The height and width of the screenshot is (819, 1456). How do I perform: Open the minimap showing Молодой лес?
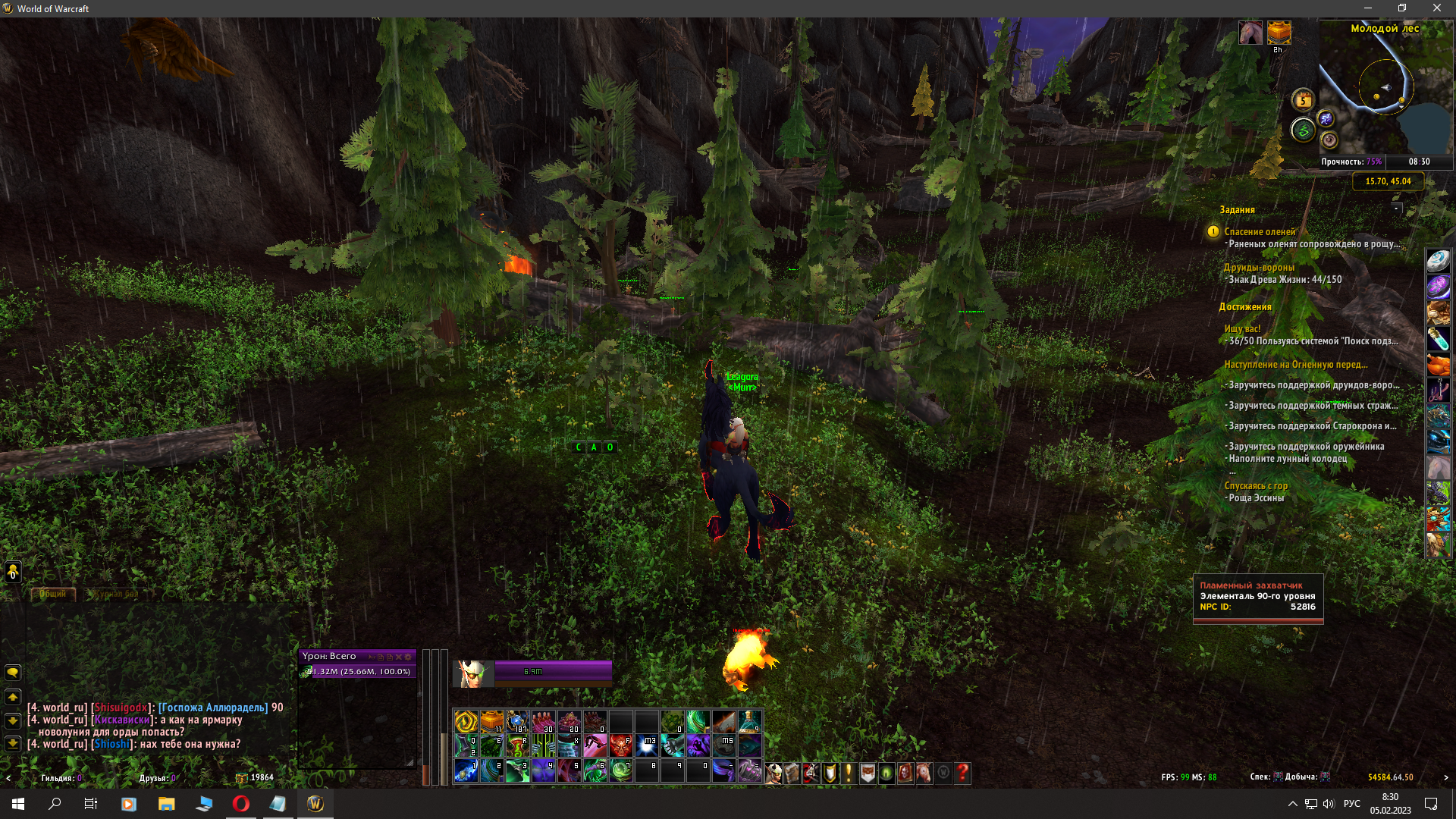[1385, 89]
